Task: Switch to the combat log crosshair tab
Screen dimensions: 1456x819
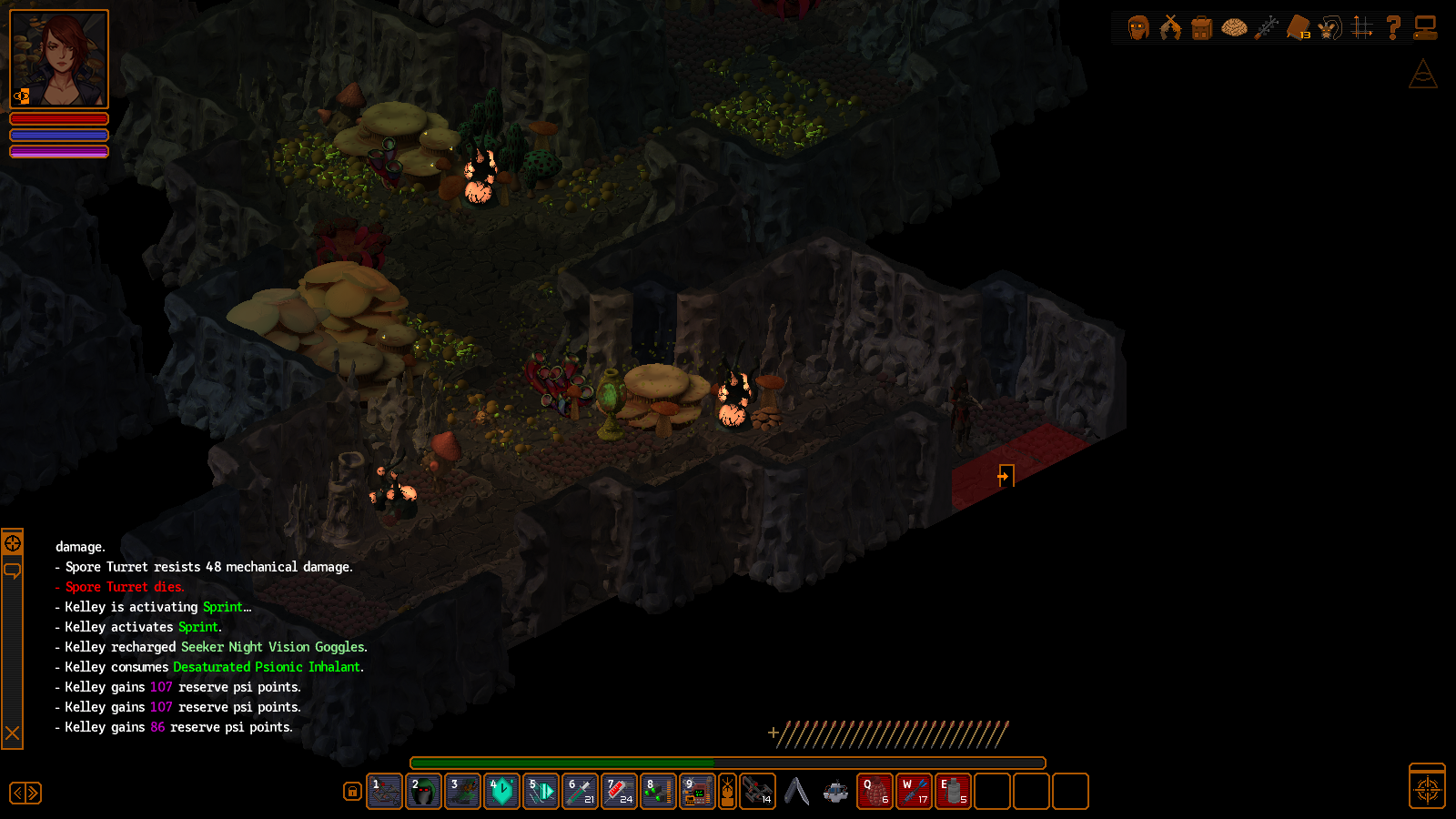Action: [x=13, y=543]
